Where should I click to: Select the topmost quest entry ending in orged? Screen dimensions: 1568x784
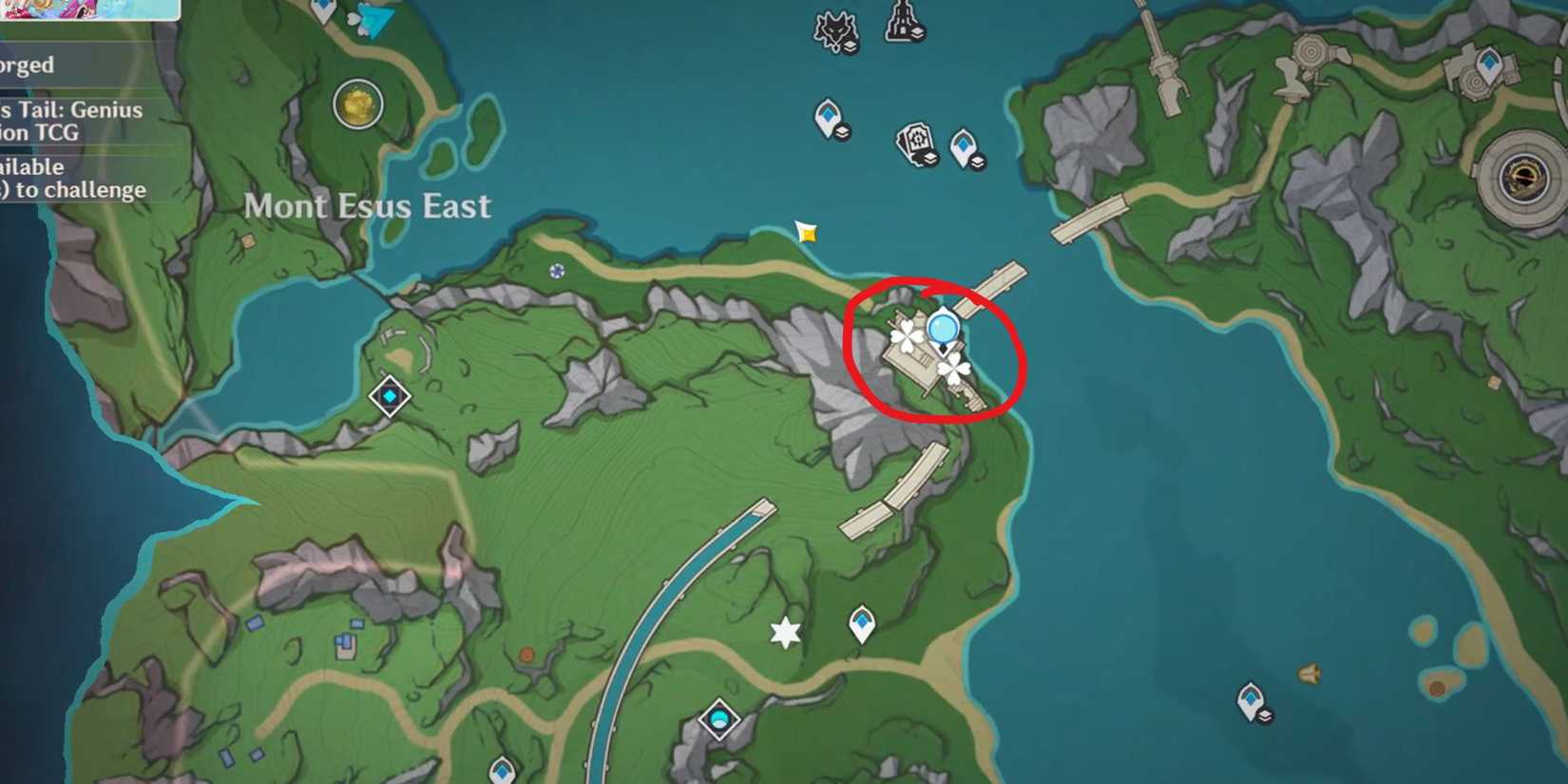coord(26,67)
